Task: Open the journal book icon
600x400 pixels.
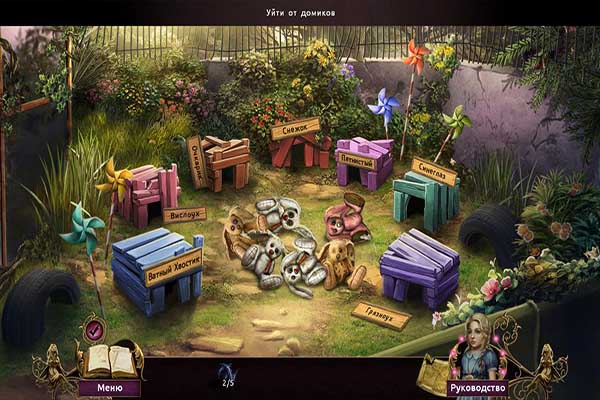Action: pos(110,360)
